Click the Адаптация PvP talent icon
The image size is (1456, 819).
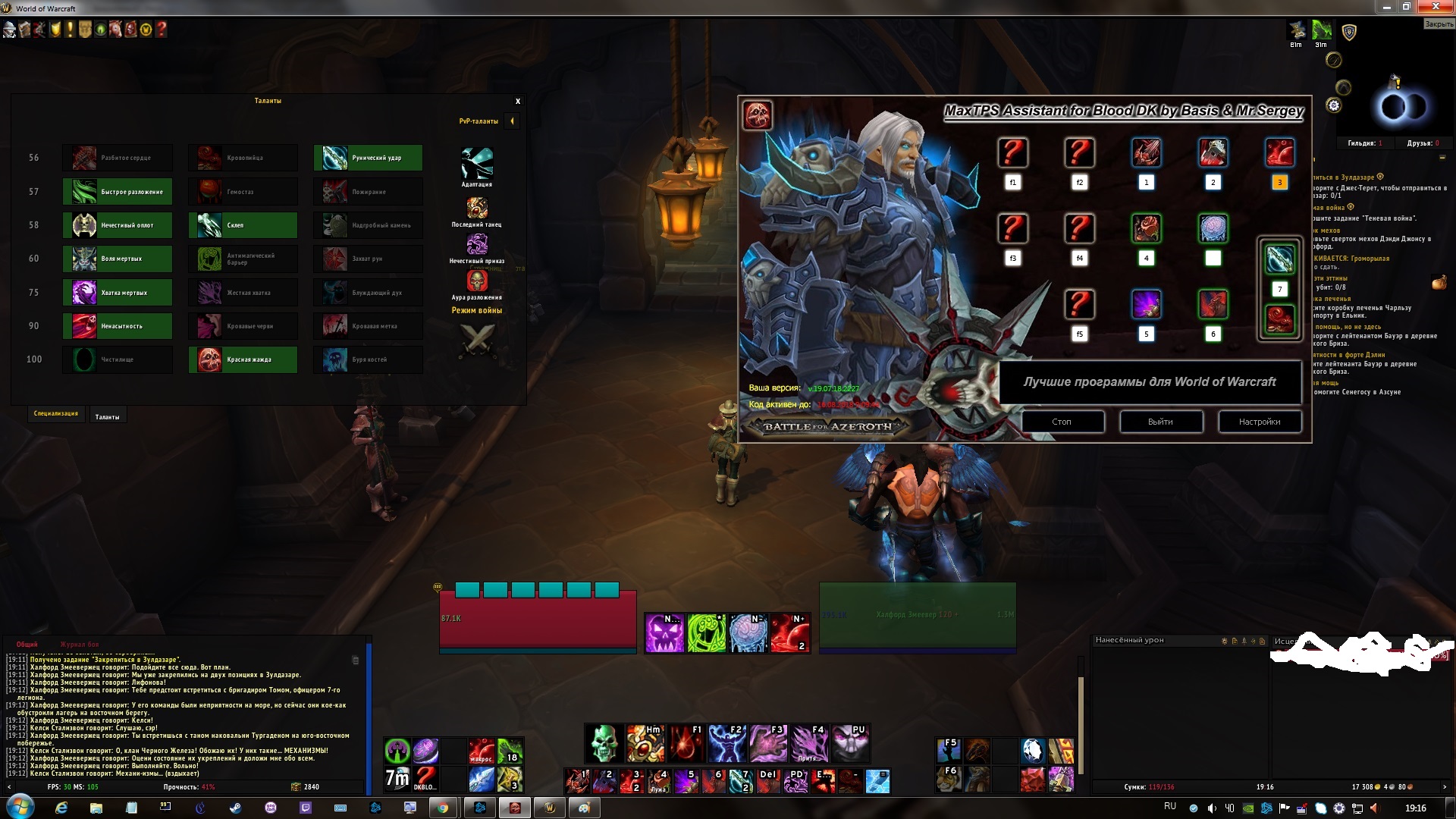click(x=477, y=163)
